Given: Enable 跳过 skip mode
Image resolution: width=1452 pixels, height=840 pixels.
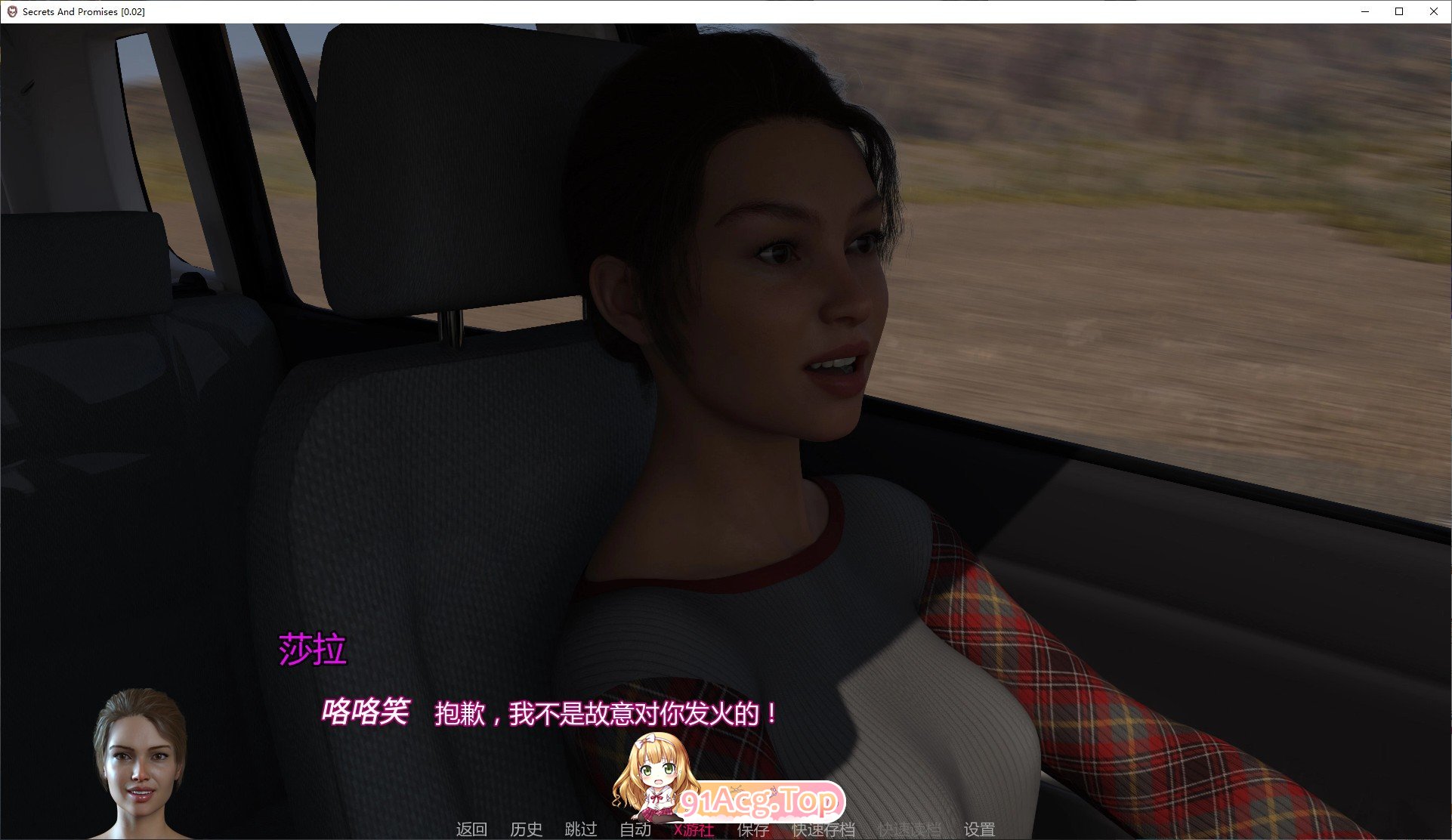Looking at the screenshot, I should pos(579,829).
